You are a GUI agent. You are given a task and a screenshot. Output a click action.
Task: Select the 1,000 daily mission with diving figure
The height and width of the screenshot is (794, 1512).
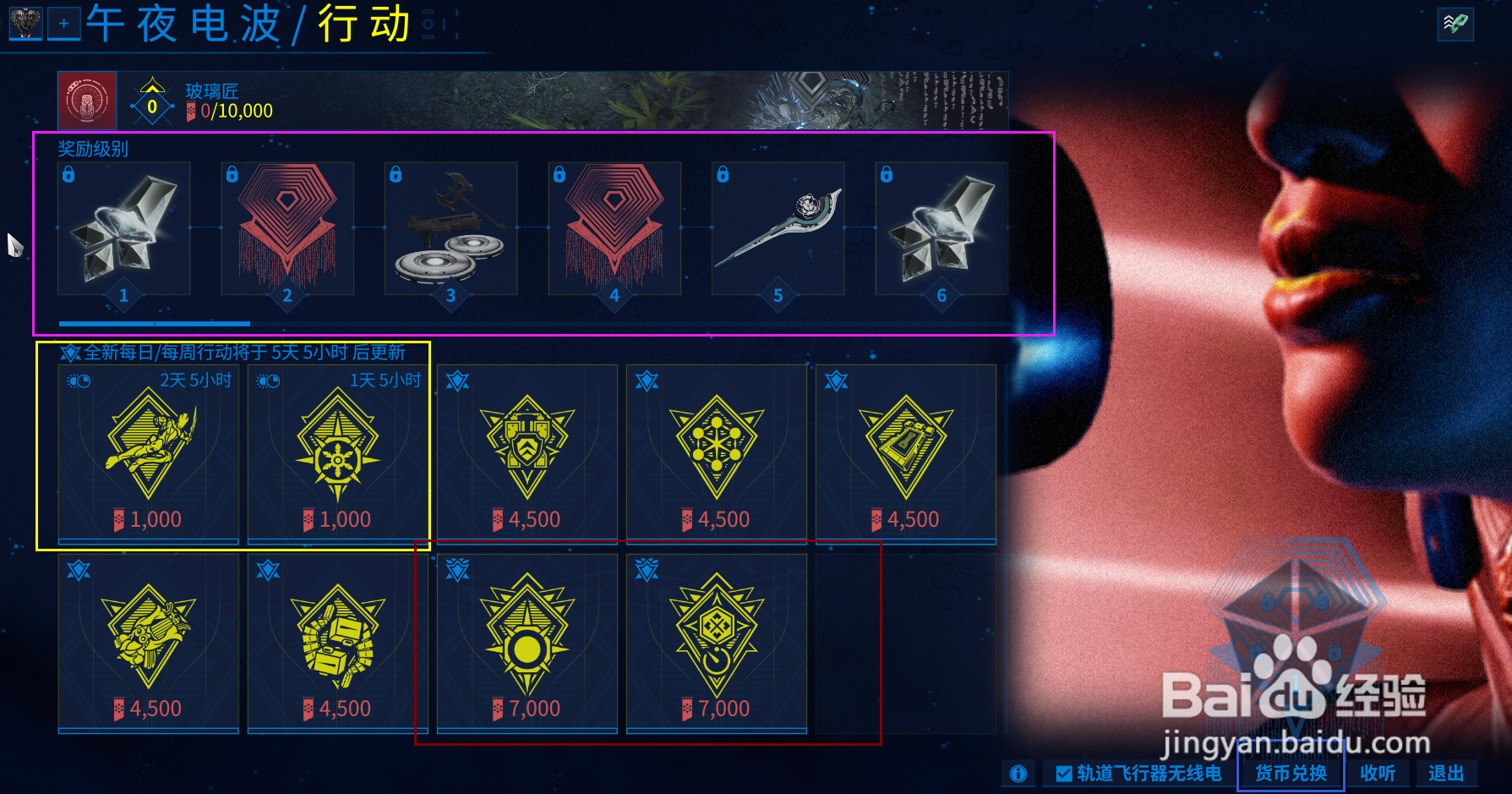(x=148, y=452)
